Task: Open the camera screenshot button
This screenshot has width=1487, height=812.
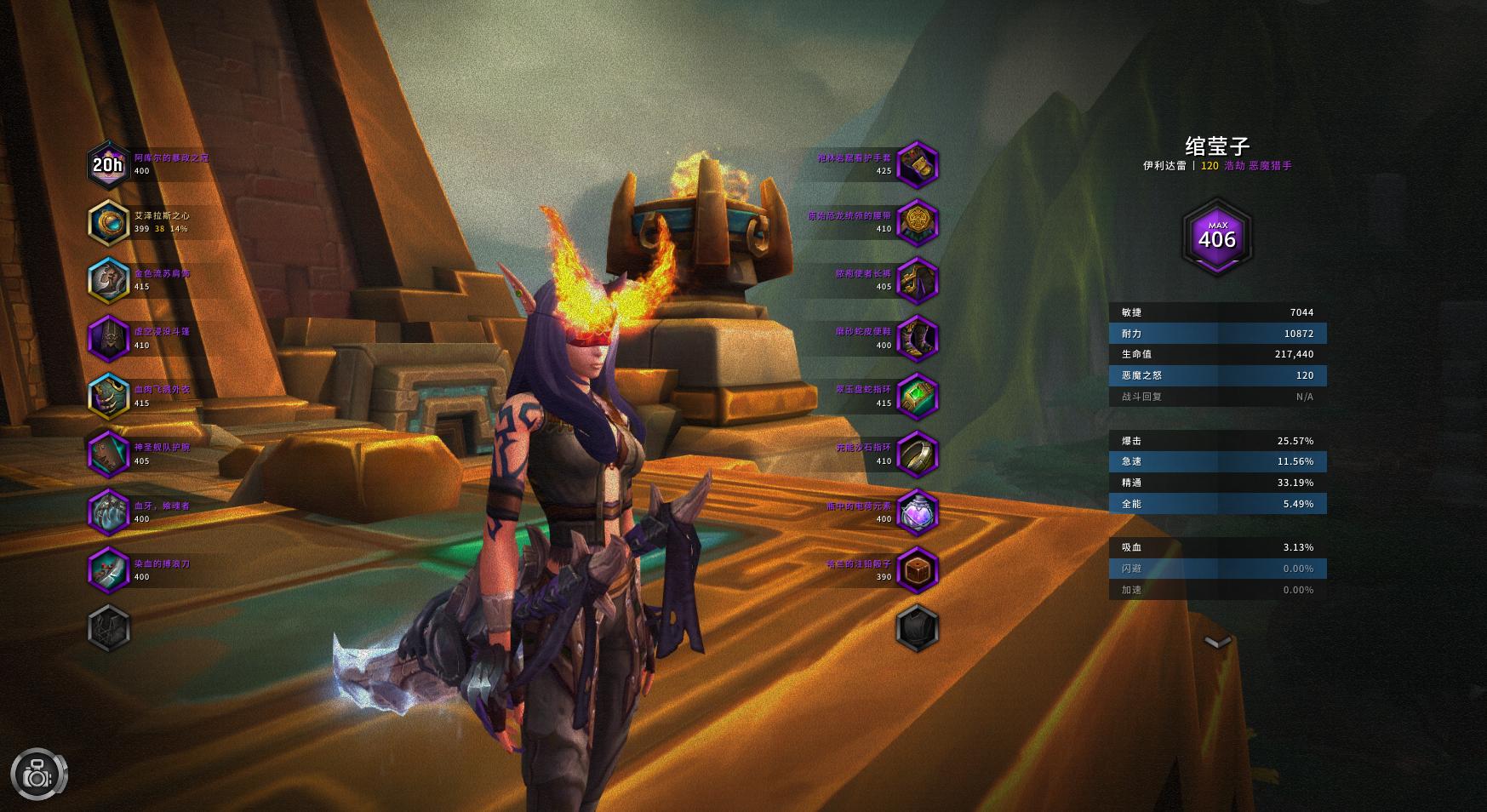Action: click(x=38, y=775)
